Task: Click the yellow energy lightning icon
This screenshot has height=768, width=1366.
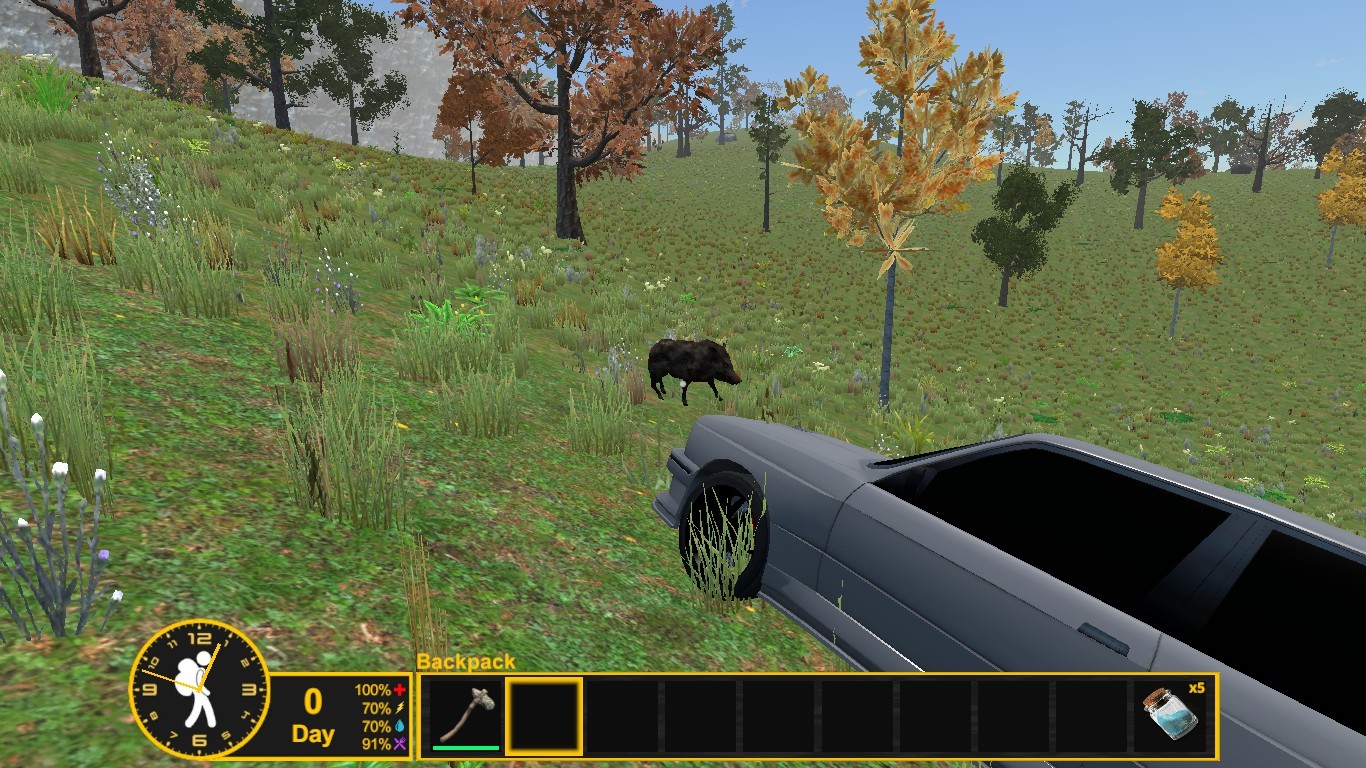Action: 399,707
